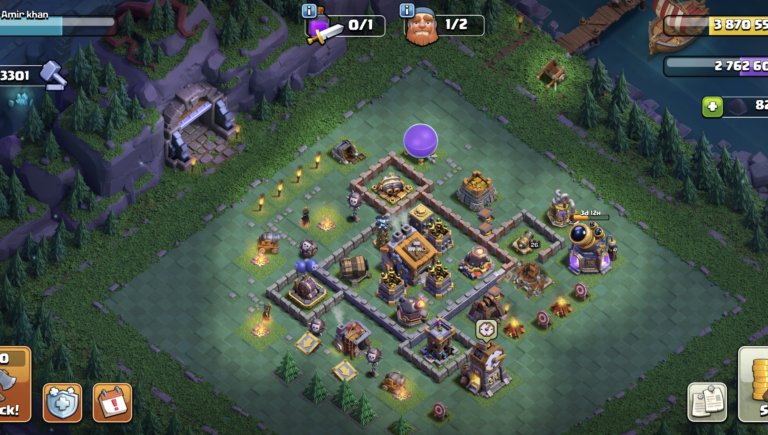This screenshot has height=435, width=768.
Task: Open the Master Builder 1/2 status
Action: pyautogui.click(x=445, y=26)
